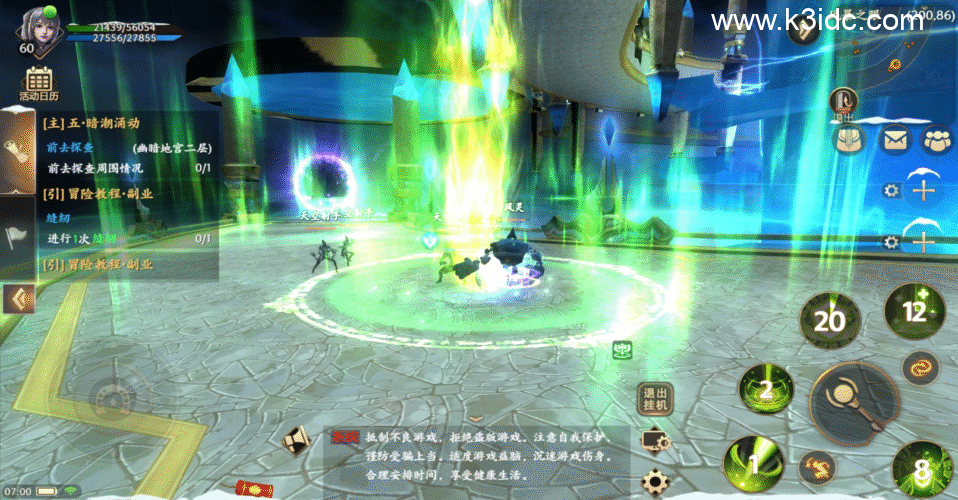
Task: Open the display settings monitor icon
Action: pyautogui.click(x=656, y=440)
